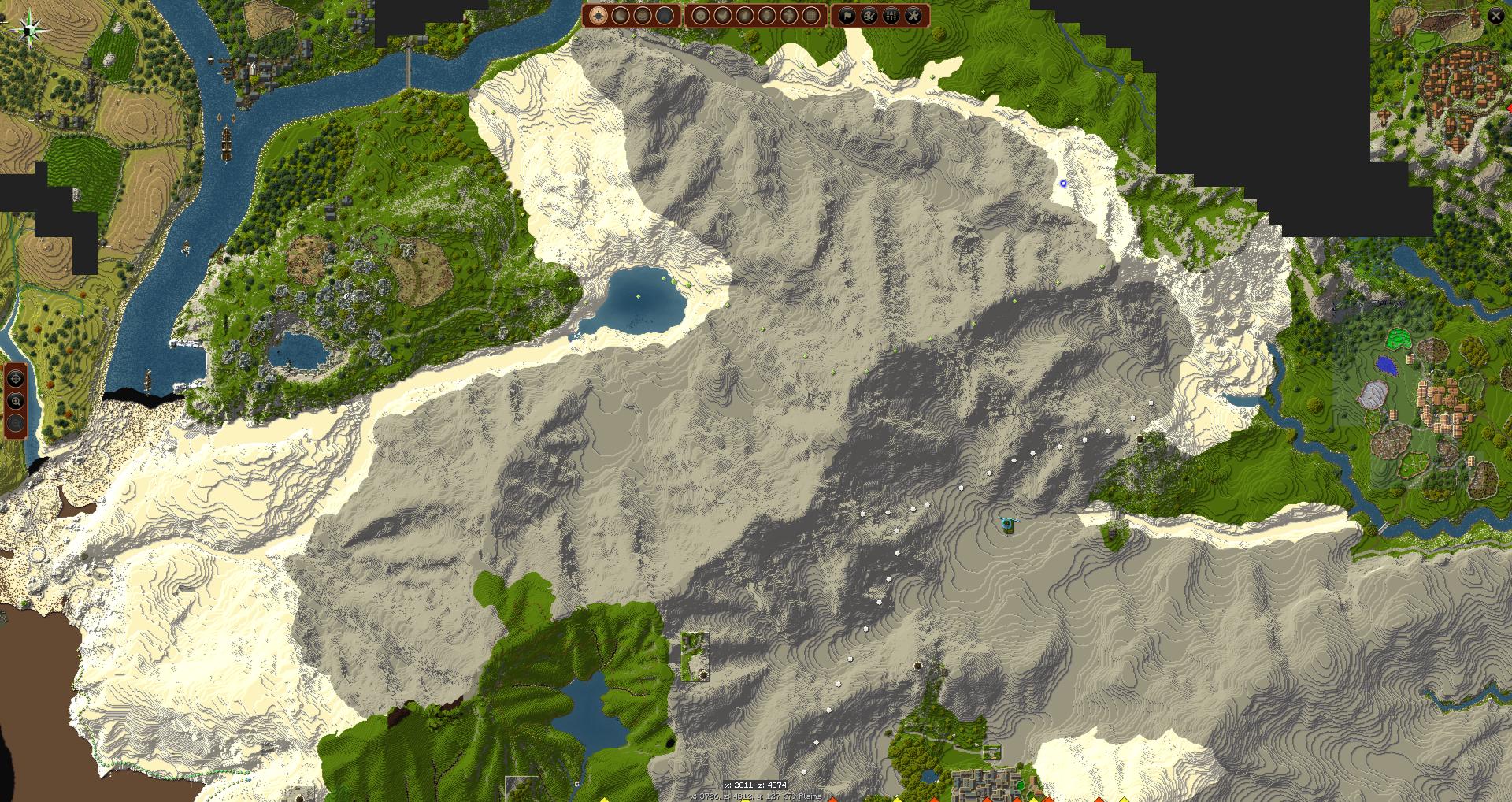Screen dimensions: 1512x802
Task: Click the crosshair follow-player button
Action: coord(15,379)
